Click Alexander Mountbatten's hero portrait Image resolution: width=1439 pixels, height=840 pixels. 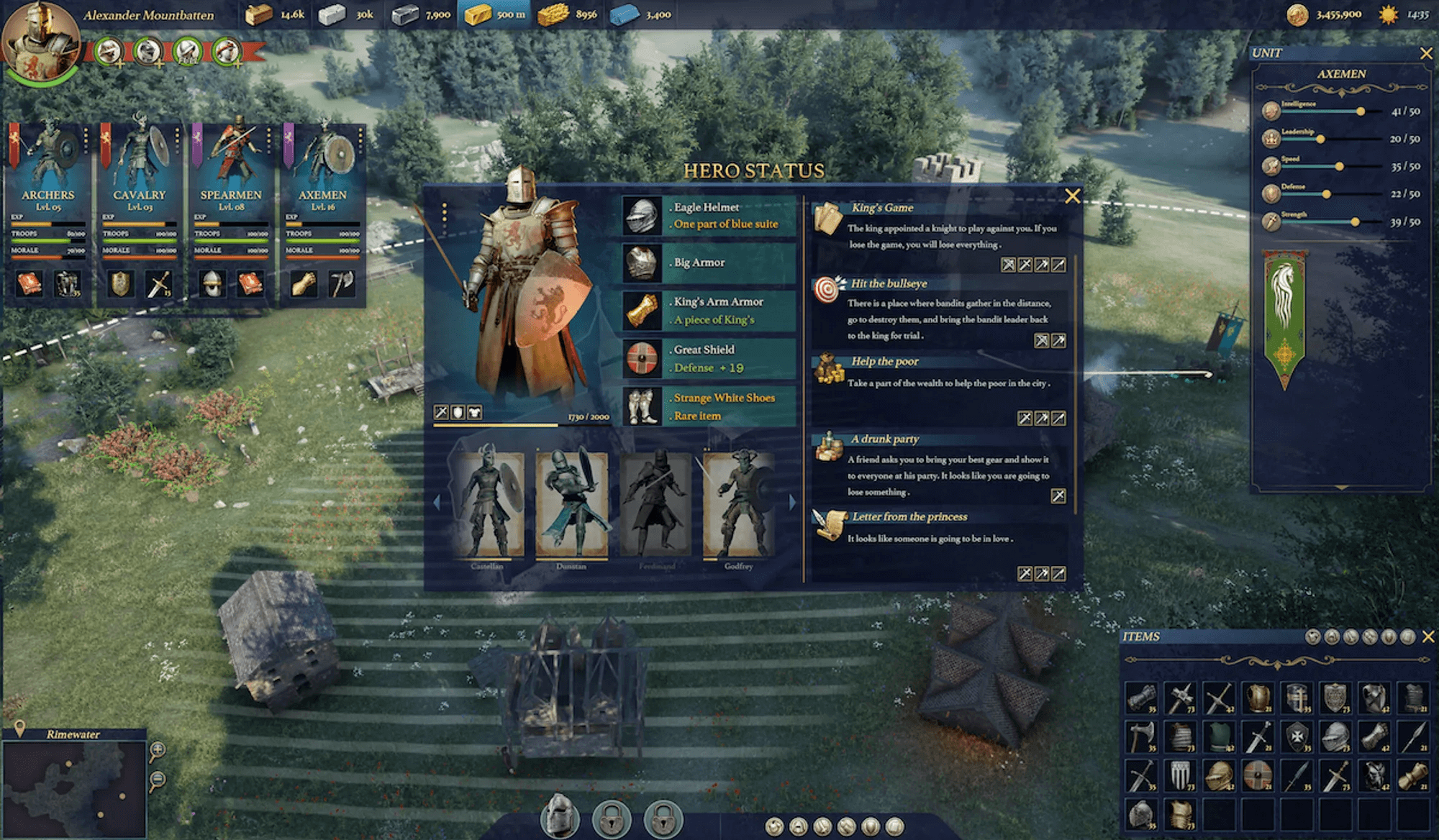coord(40,42)
